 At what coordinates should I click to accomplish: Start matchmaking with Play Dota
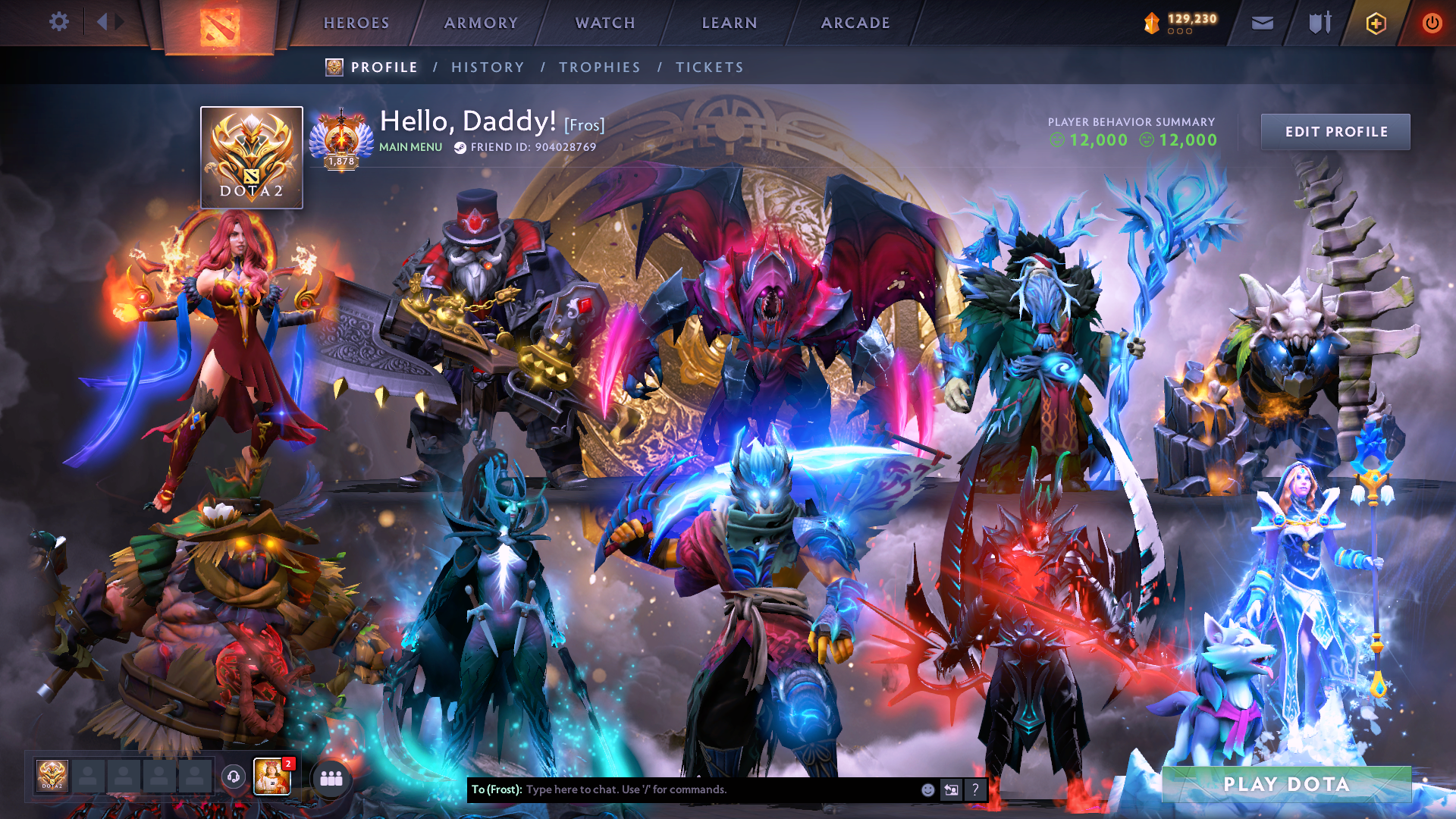coord(1286,784)
